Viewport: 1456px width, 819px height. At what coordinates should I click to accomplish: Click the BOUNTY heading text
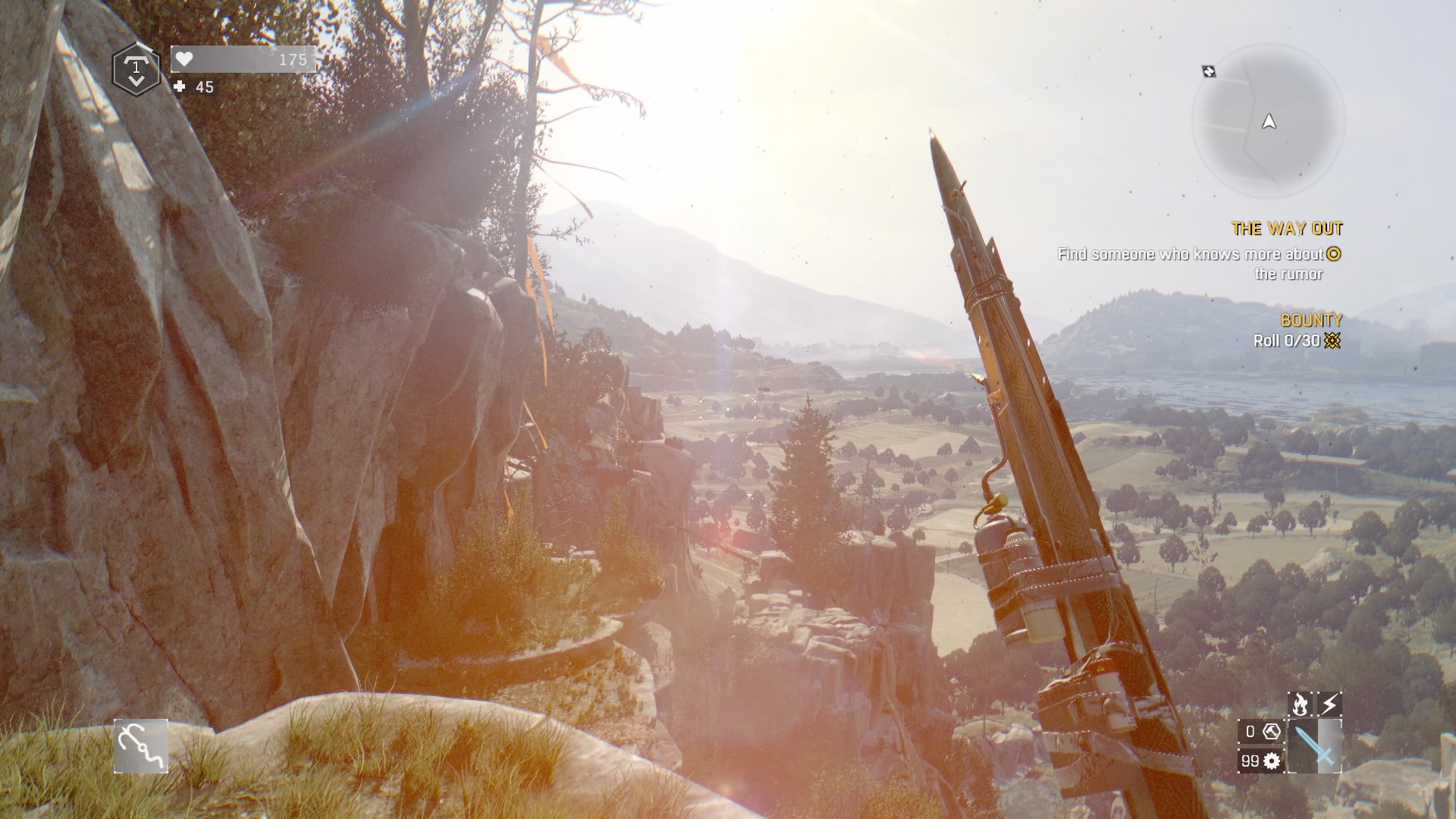(x=1310, y=319)
